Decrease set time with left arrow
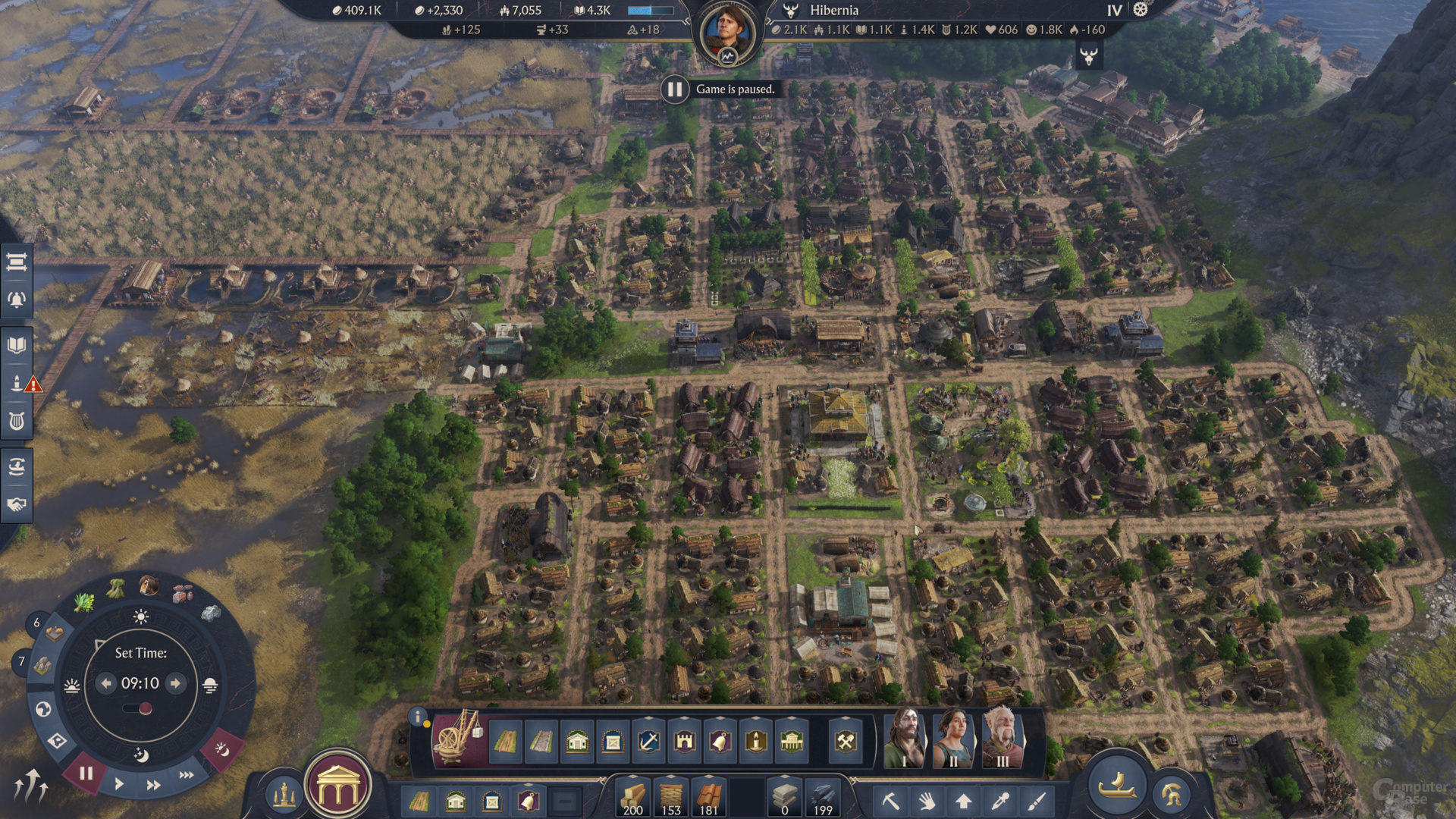This screenshot has width=1456, height=819. point(106,683)
